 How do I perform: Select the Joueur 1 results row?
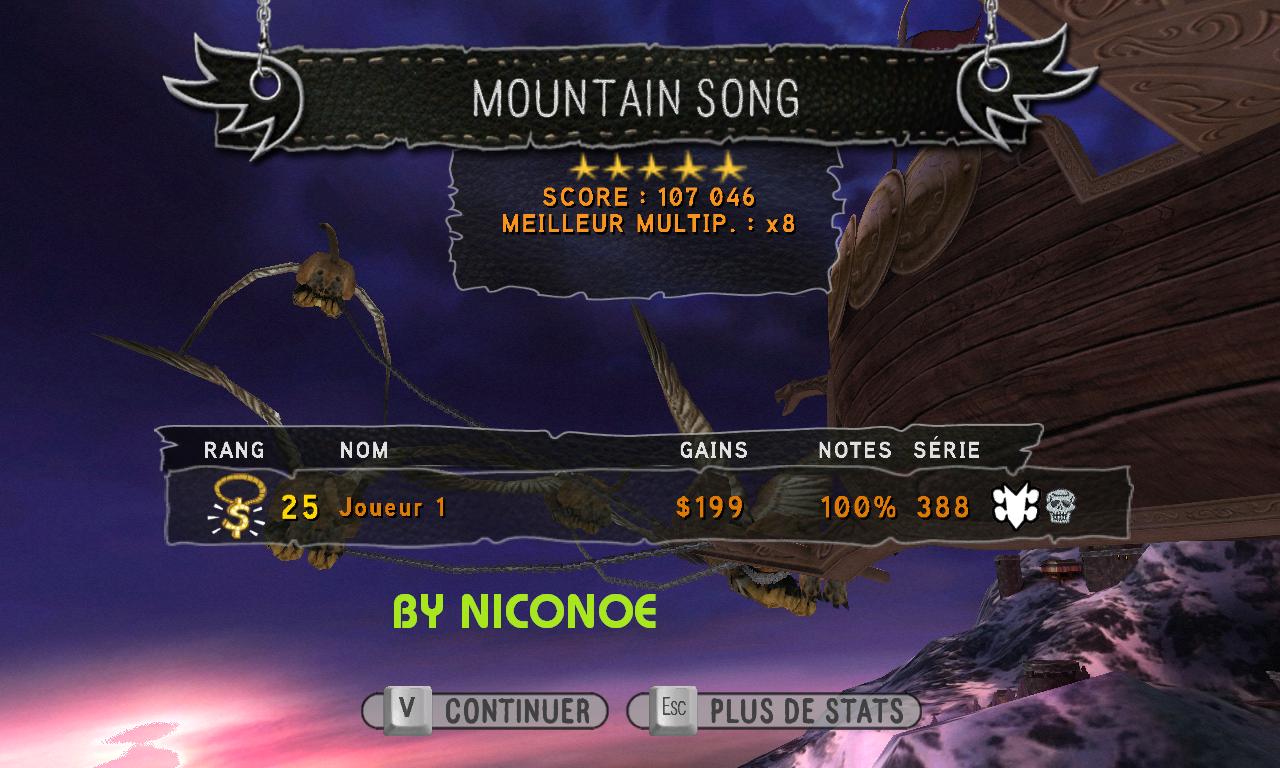click(640, 507)
